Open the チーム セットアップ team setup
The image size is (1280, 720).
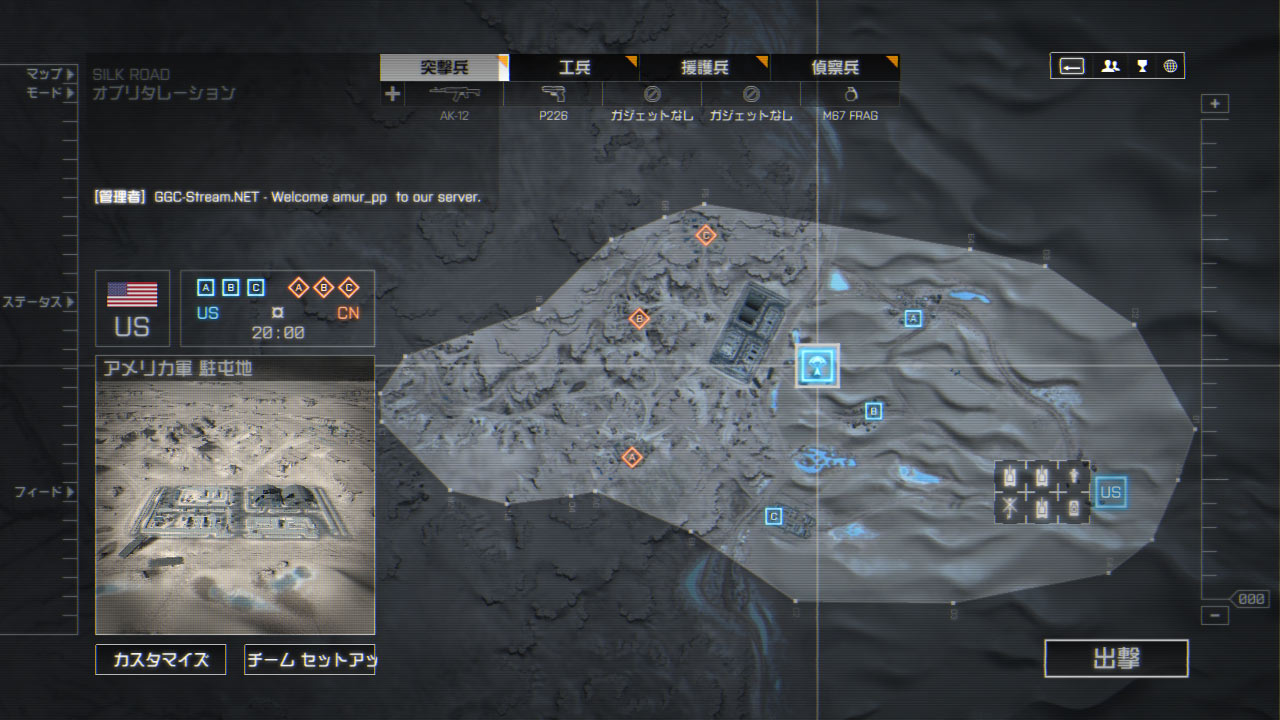[310, 660]
